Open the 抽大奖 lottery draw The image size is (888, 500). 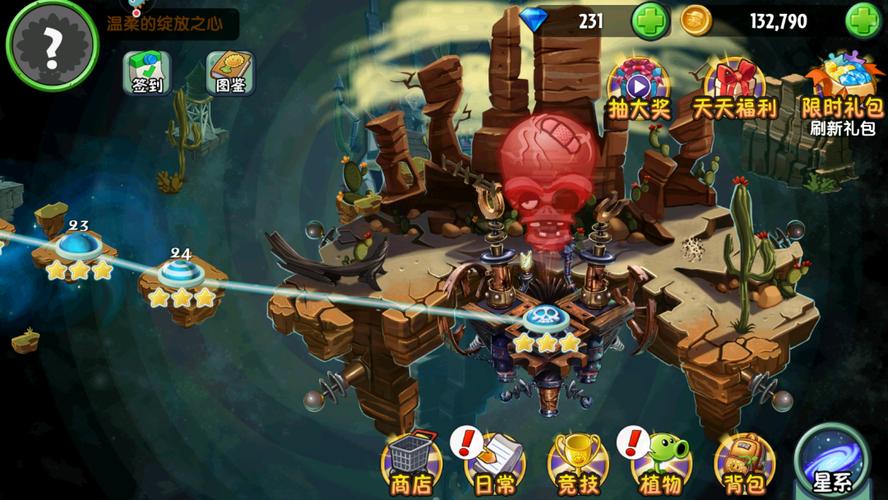point(638,87)
